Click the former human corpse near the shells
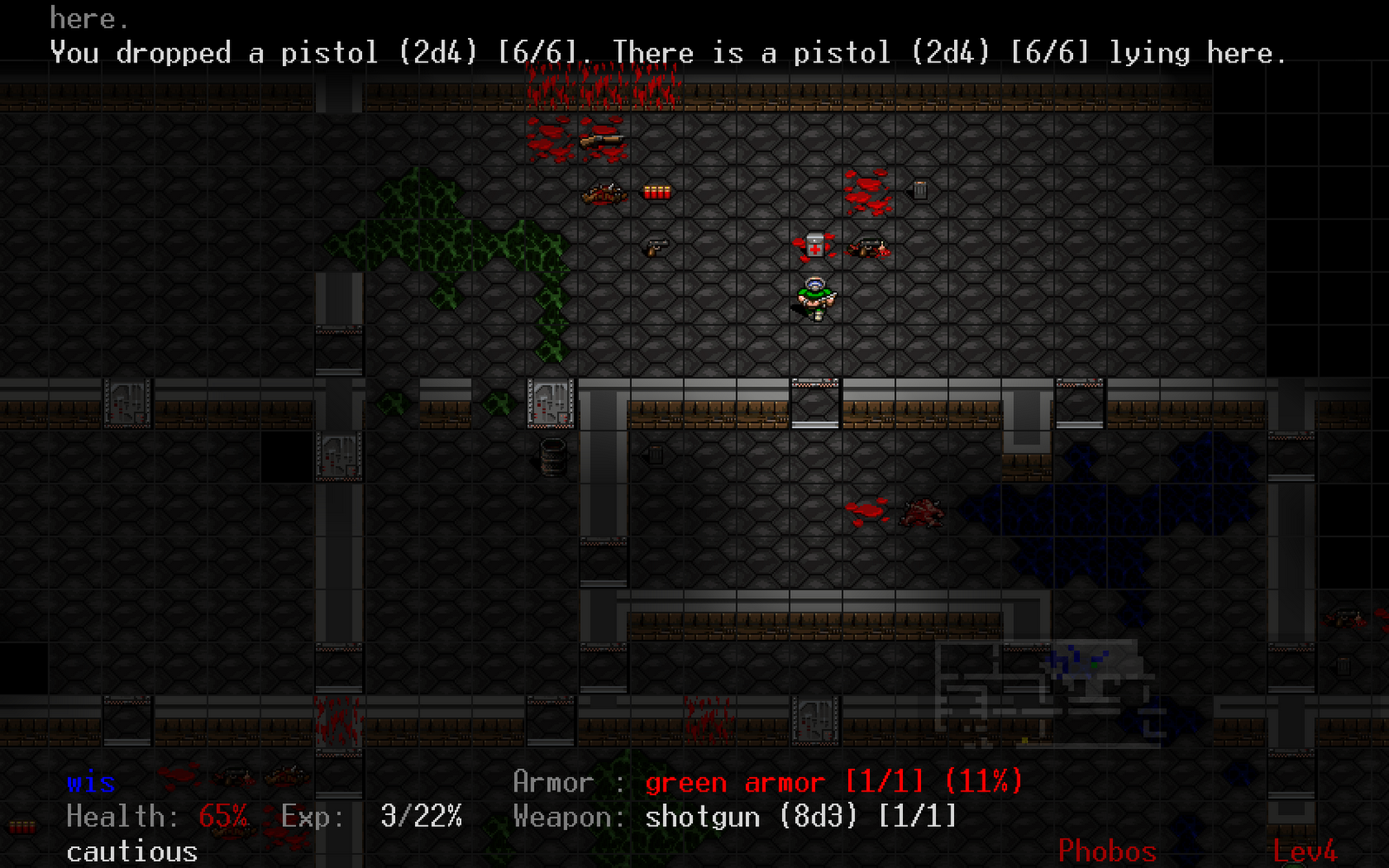Image resolution: width=1389 pixels, height=868 pixels. [x=605, y=194]
